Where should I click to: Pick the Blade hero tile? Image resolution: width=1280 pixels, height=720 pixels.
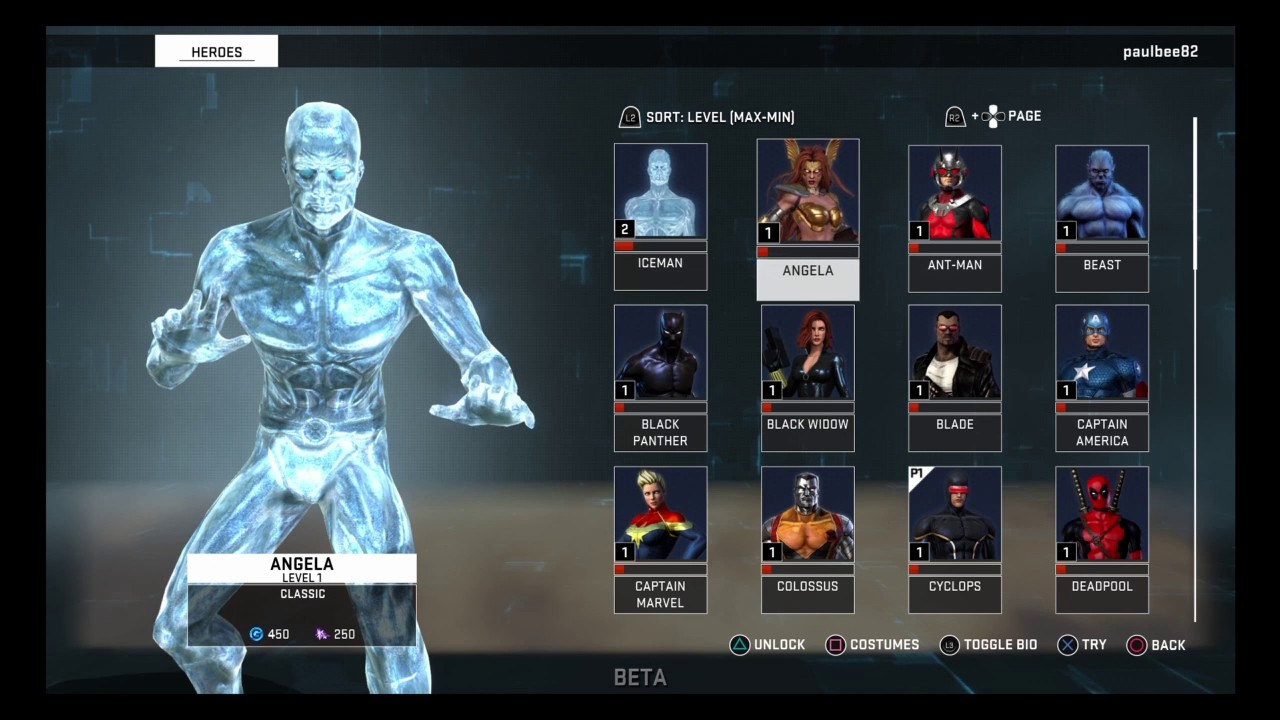954,377
